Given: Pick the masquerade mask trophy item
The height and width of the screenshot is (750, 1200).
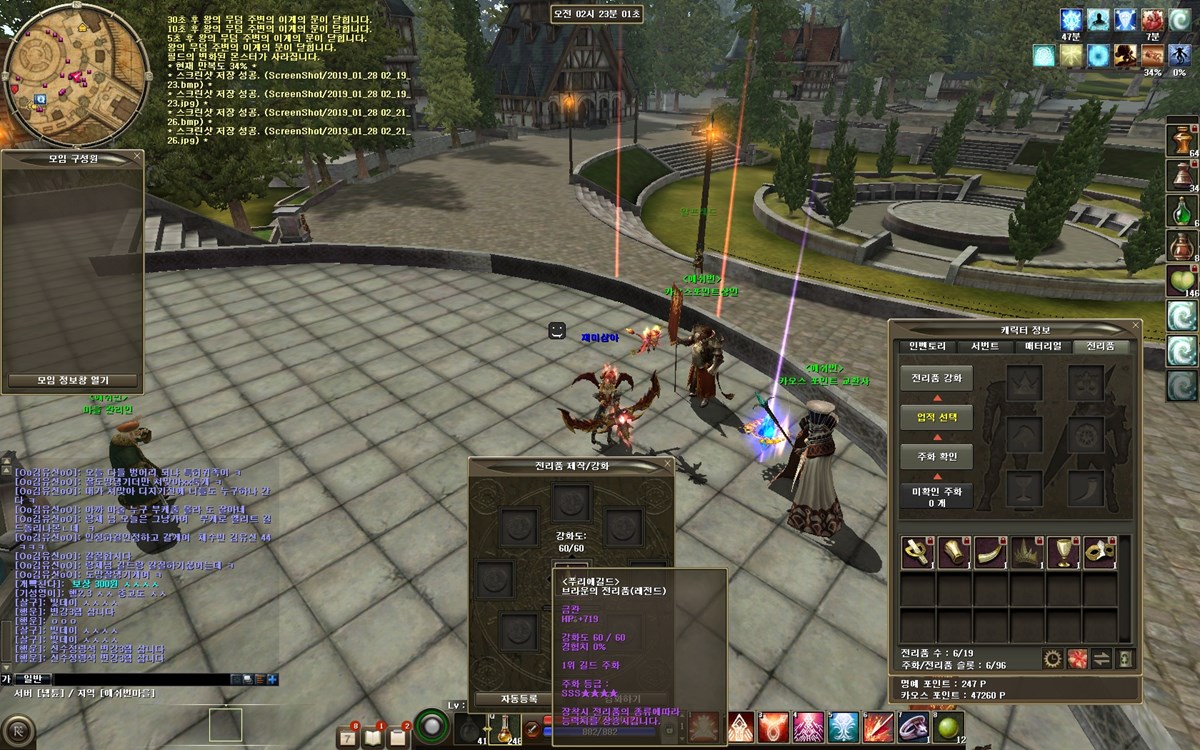Looking at the screenshot, I should [1099, 552].
